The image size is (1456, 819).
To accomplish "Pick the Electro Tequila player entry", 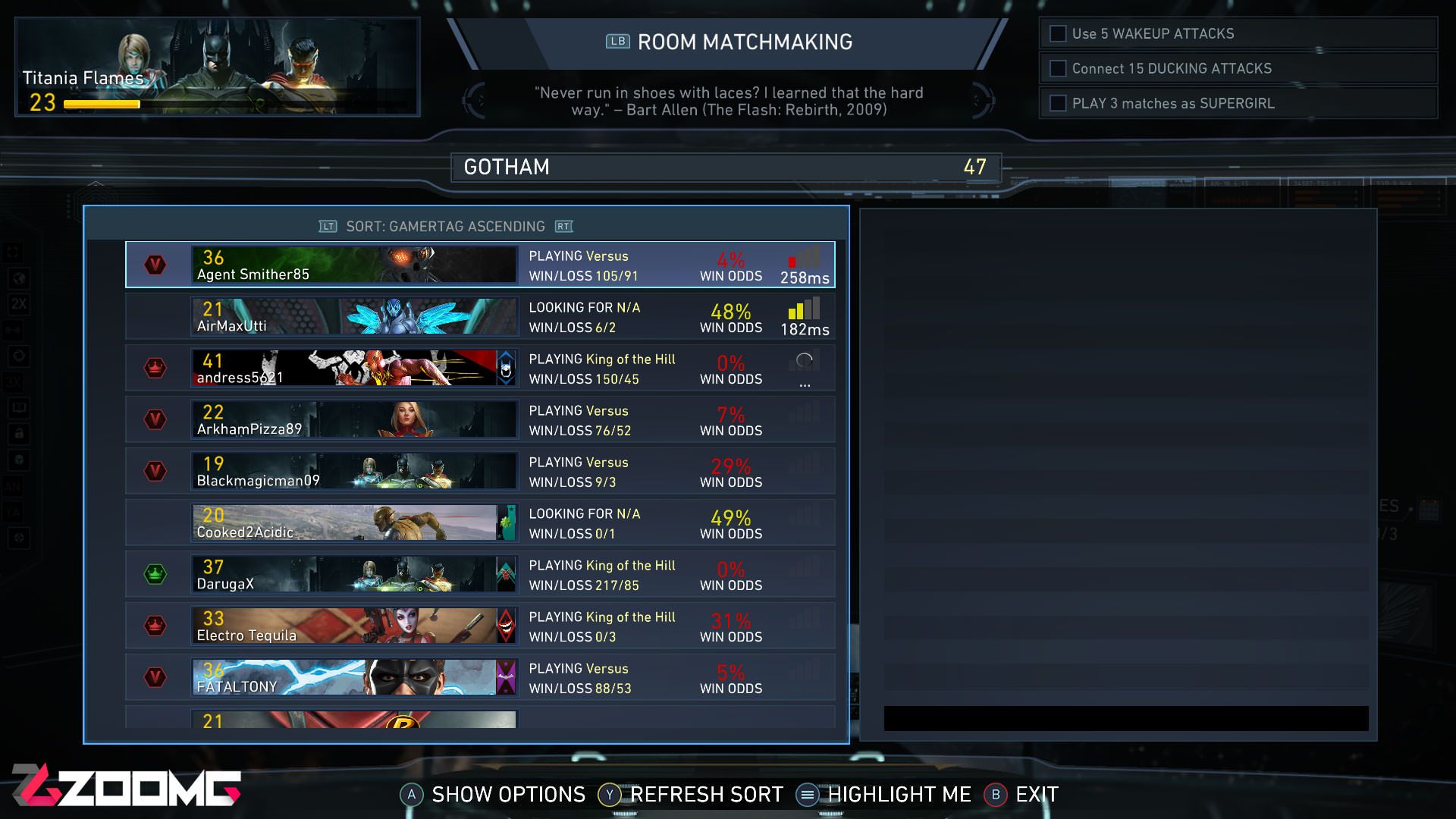I will point(479,626).
